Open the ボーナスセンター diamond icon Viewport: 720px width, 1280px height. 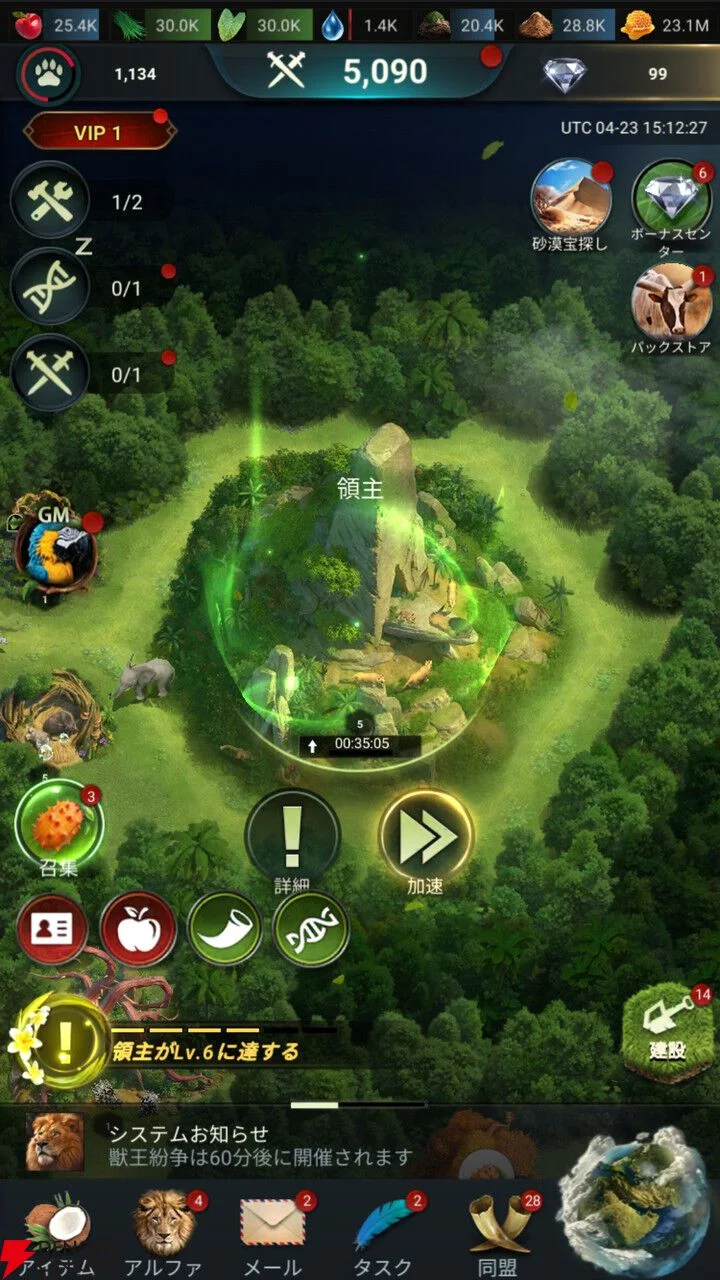671,198
